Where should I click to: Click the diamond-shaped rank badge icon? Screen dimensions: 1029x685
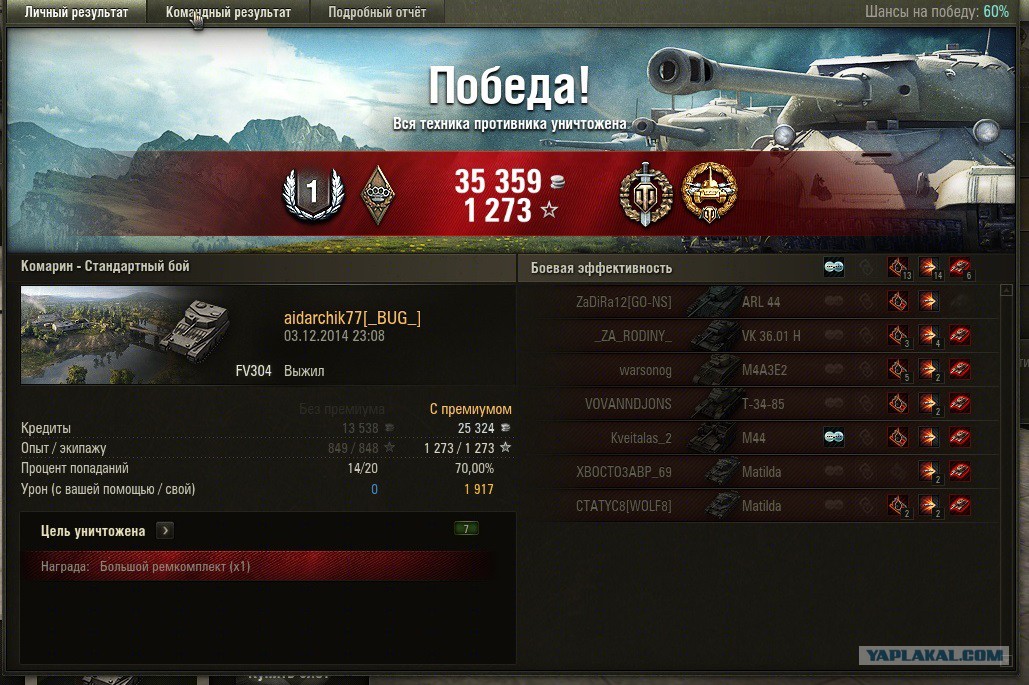coord(378,193)
